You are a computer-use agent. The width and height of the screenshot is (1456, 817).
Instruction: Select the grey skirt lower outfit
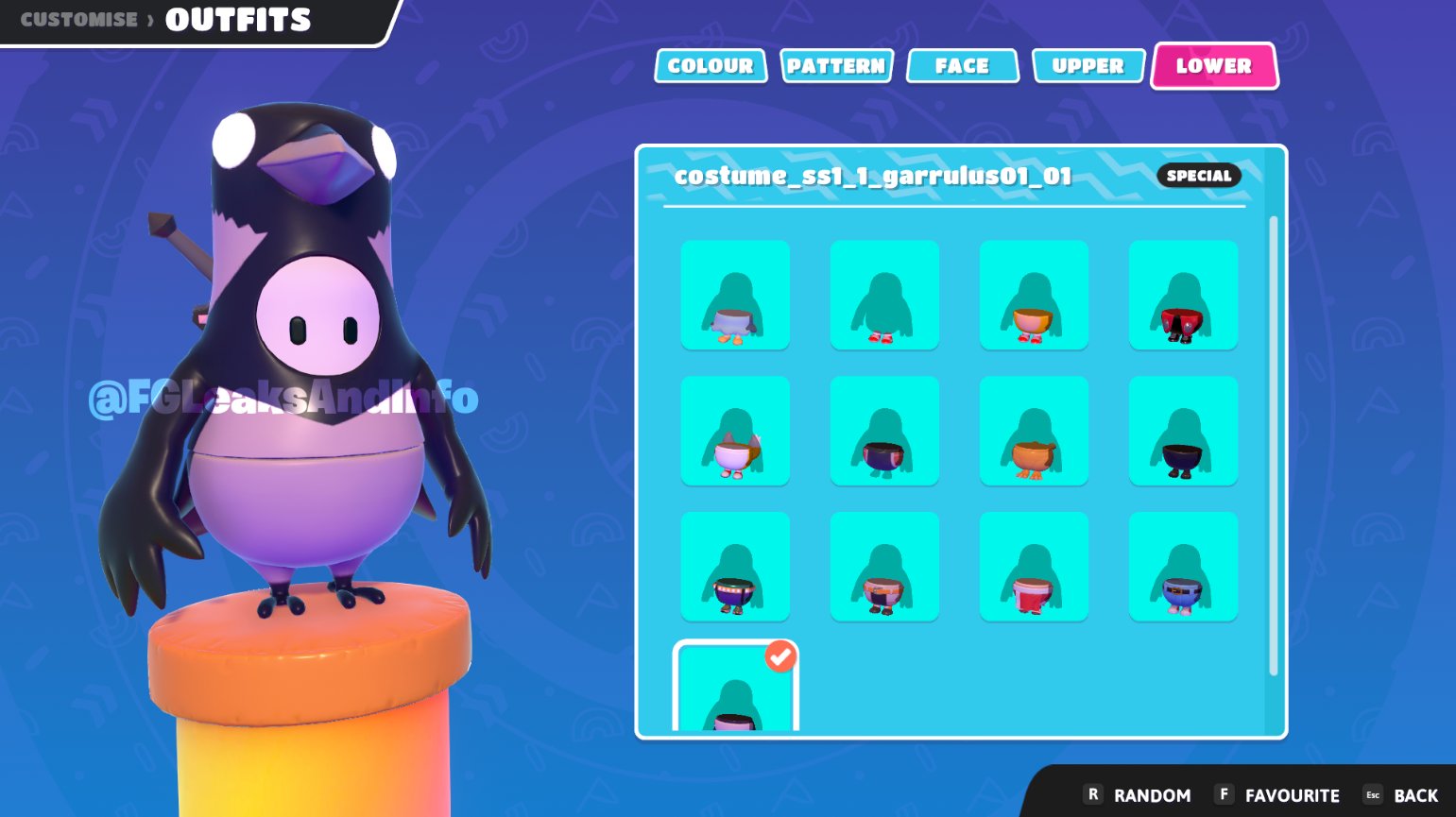(736, 294)
